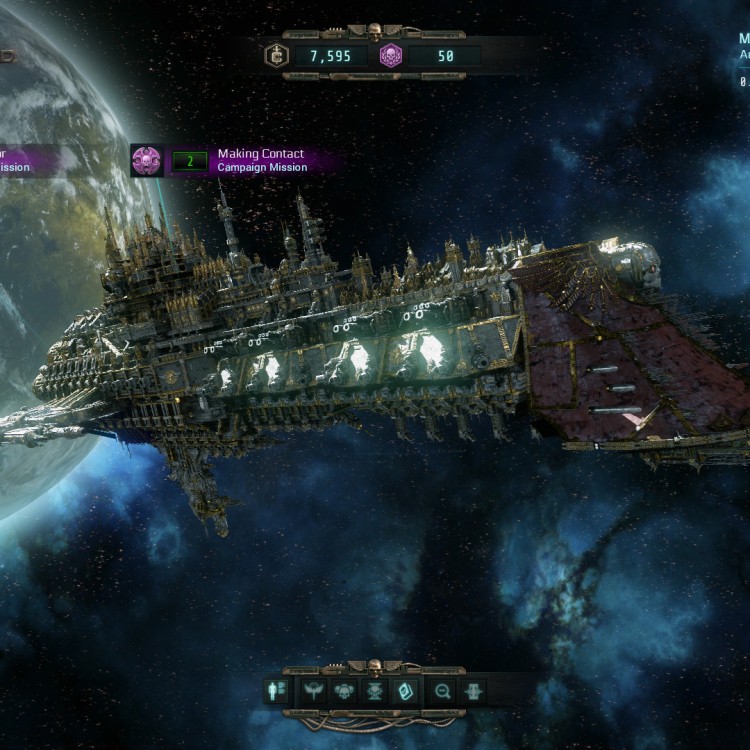Click the crew figure icon in bottom toolbar
The image size is (750, 750).
(276, 691)
